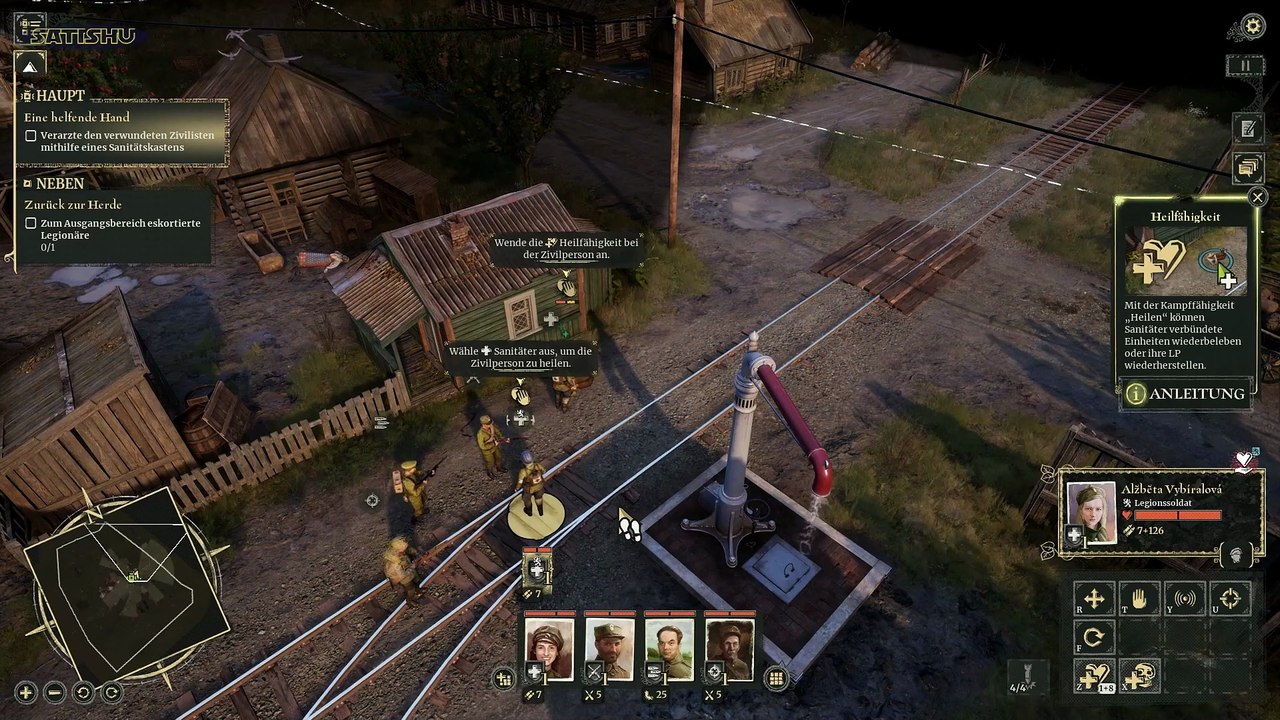Open the settings gear icon
This screenshot has height=720, width=1280.
[1252, 26]
